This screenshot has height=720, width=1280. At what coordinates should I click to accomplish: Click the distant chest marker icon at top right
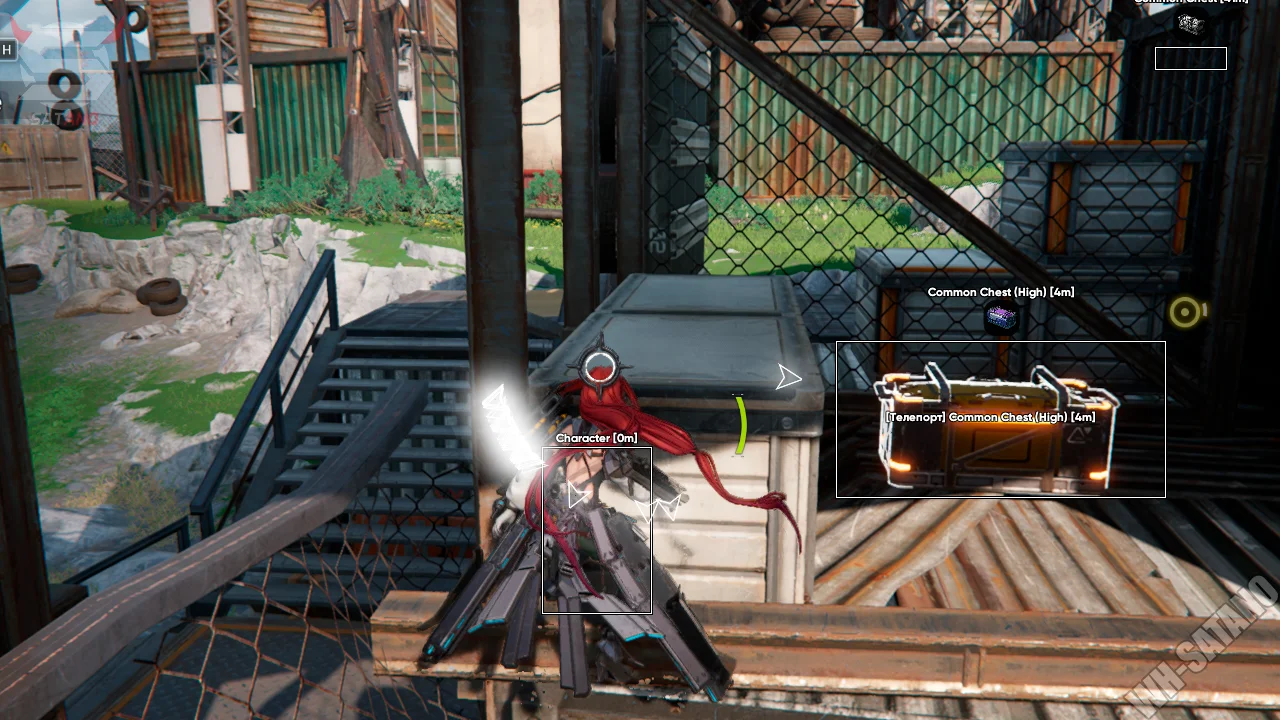tap(1190, 24)
